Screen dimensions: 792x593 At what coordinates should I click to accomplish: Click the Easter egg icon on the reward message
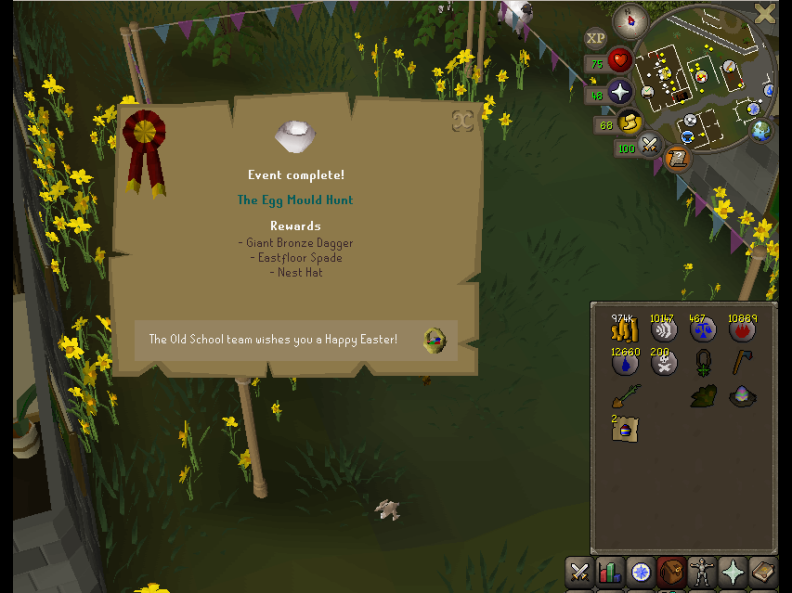pyautogui.click(x=434, y=341)
